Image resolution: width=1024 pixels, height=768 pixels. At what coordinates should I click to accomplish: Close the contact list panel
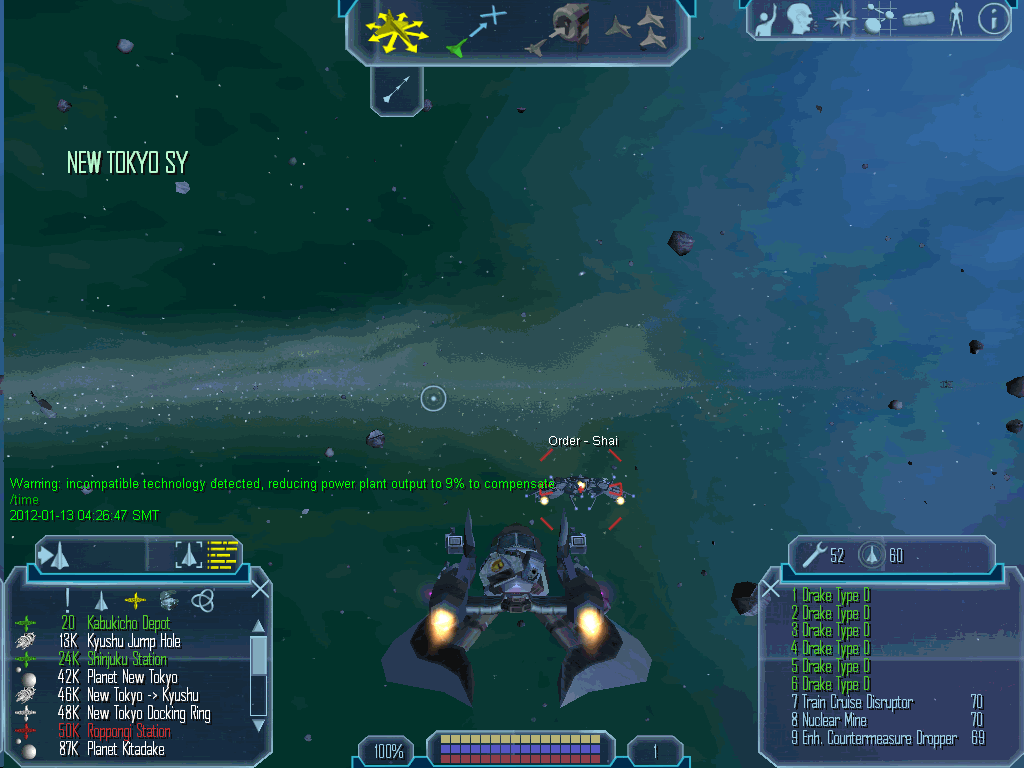click(260, 589)
